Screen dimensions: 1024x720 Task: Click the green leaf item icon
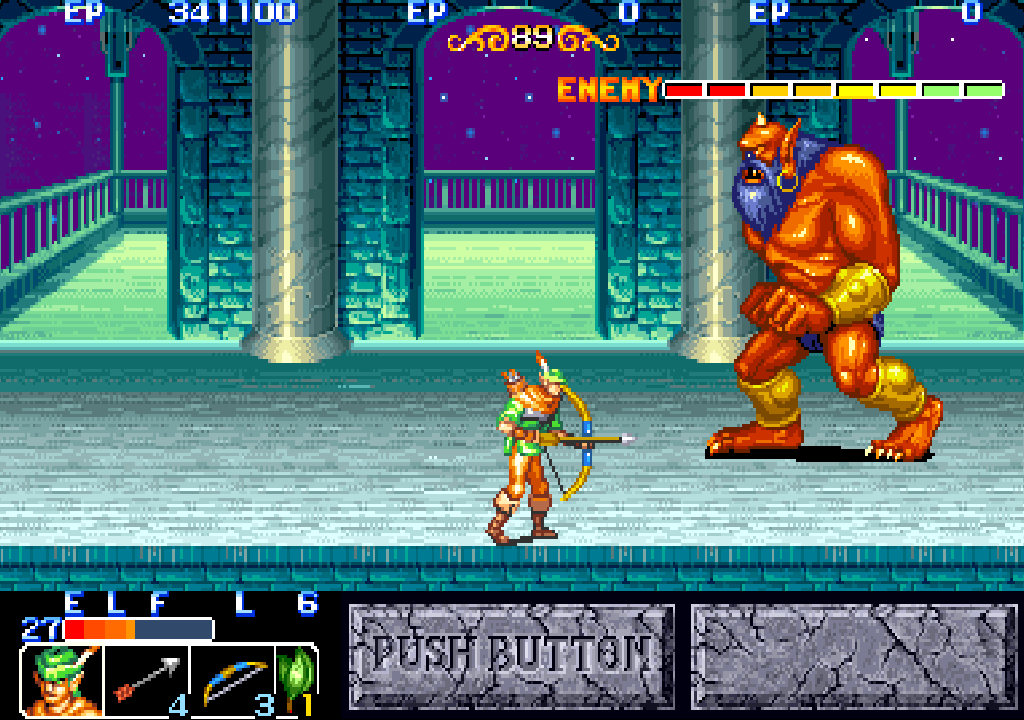click(297, 678)
